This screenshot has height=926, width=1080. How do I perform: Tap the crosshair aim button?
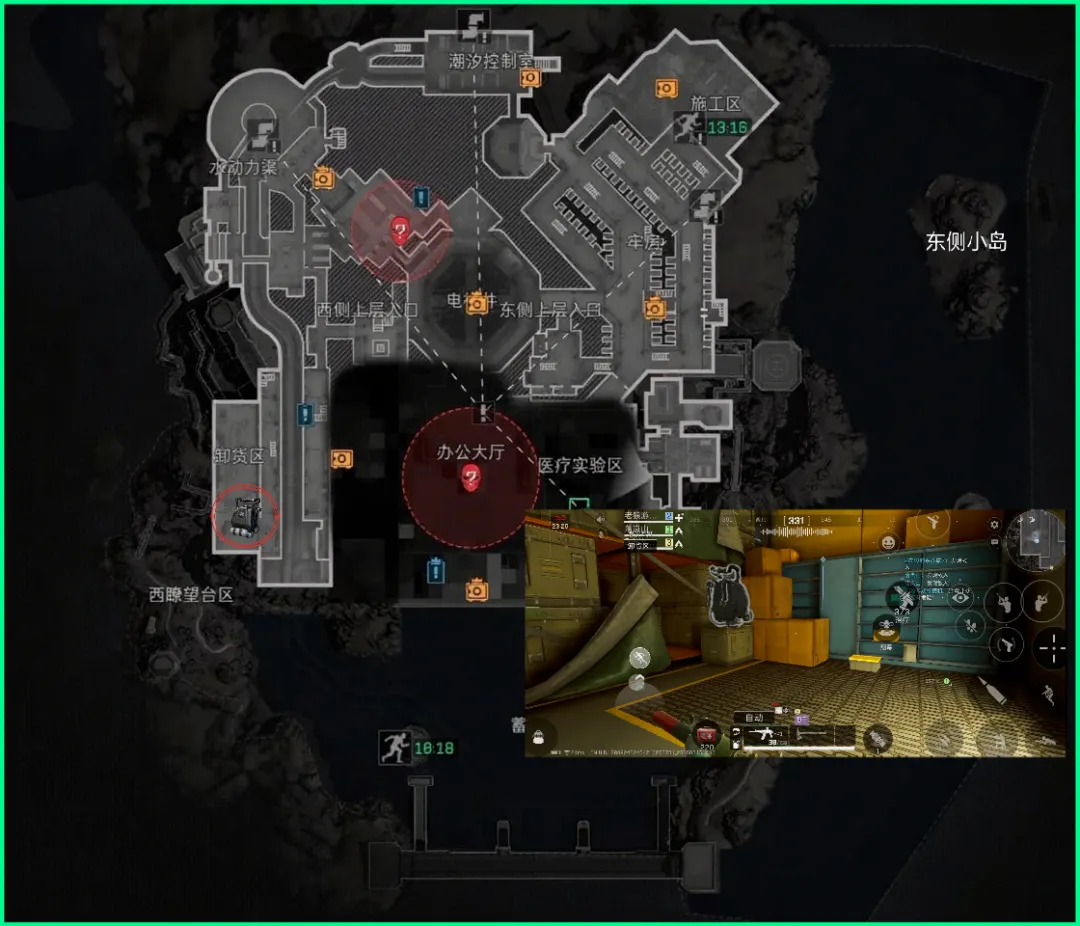point(1051,648)
